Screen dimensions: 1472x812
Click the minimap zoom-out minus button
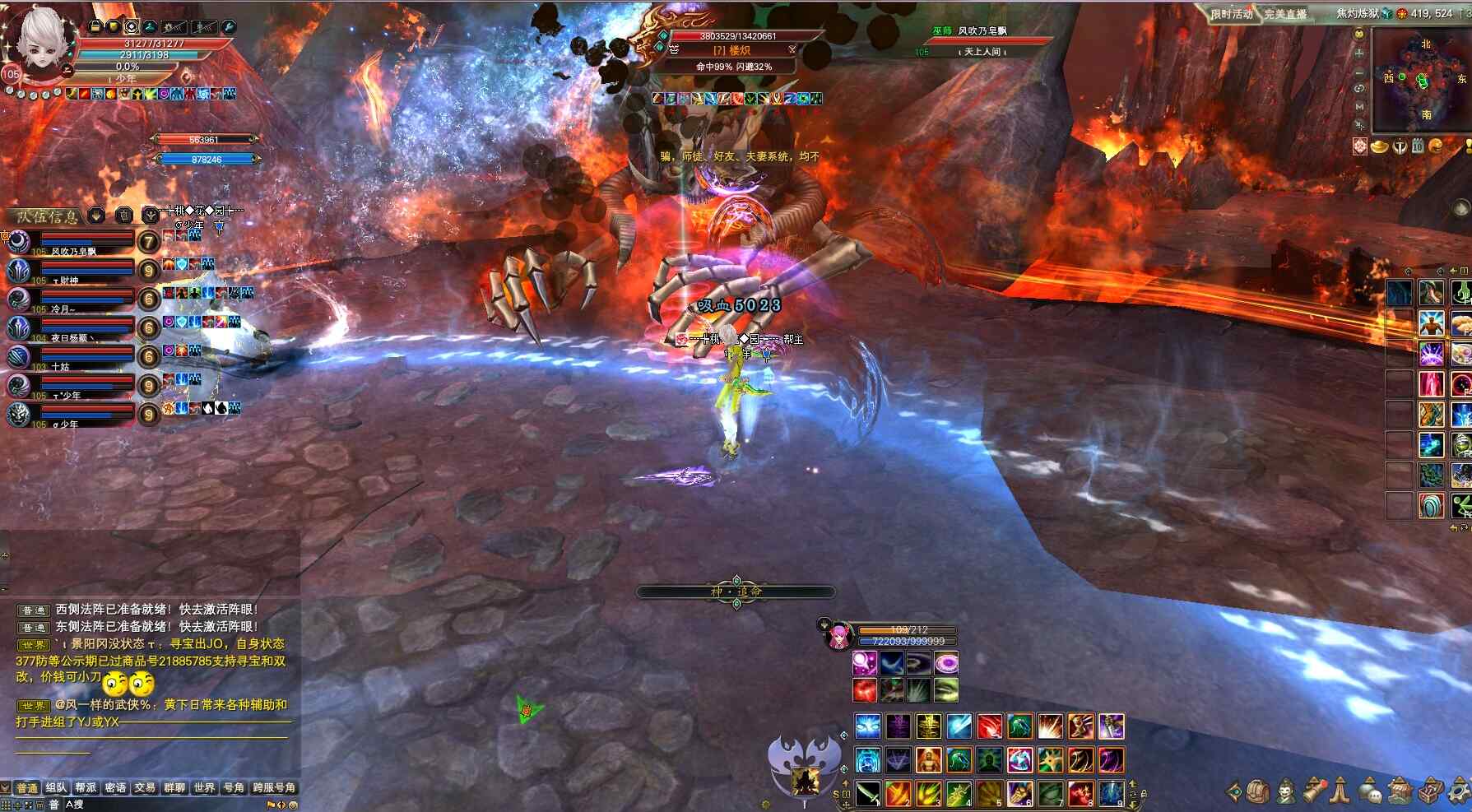[1359, 72]
